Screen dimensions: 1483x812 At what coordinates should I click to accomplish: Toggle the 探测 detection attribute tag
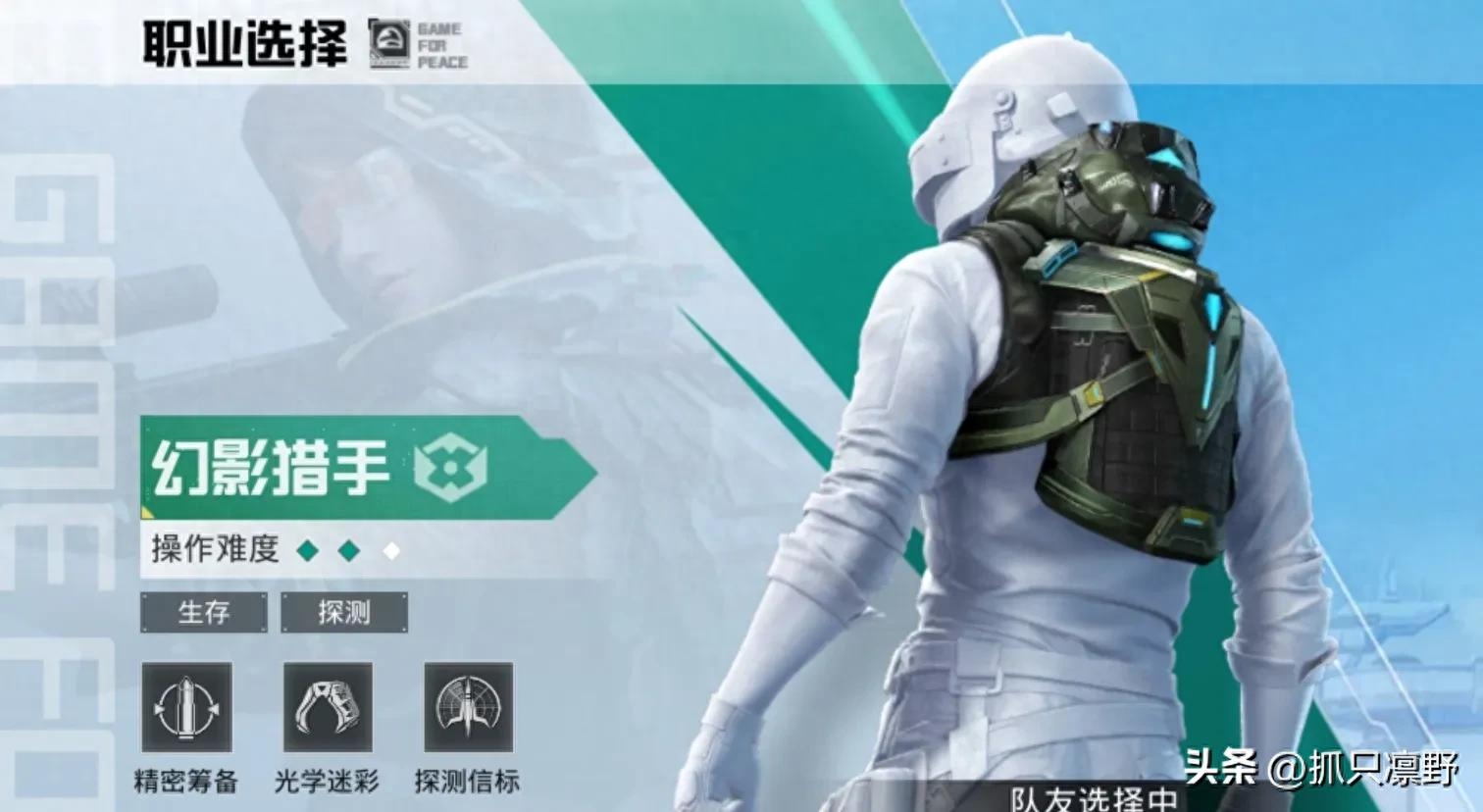tap(345, 613)
